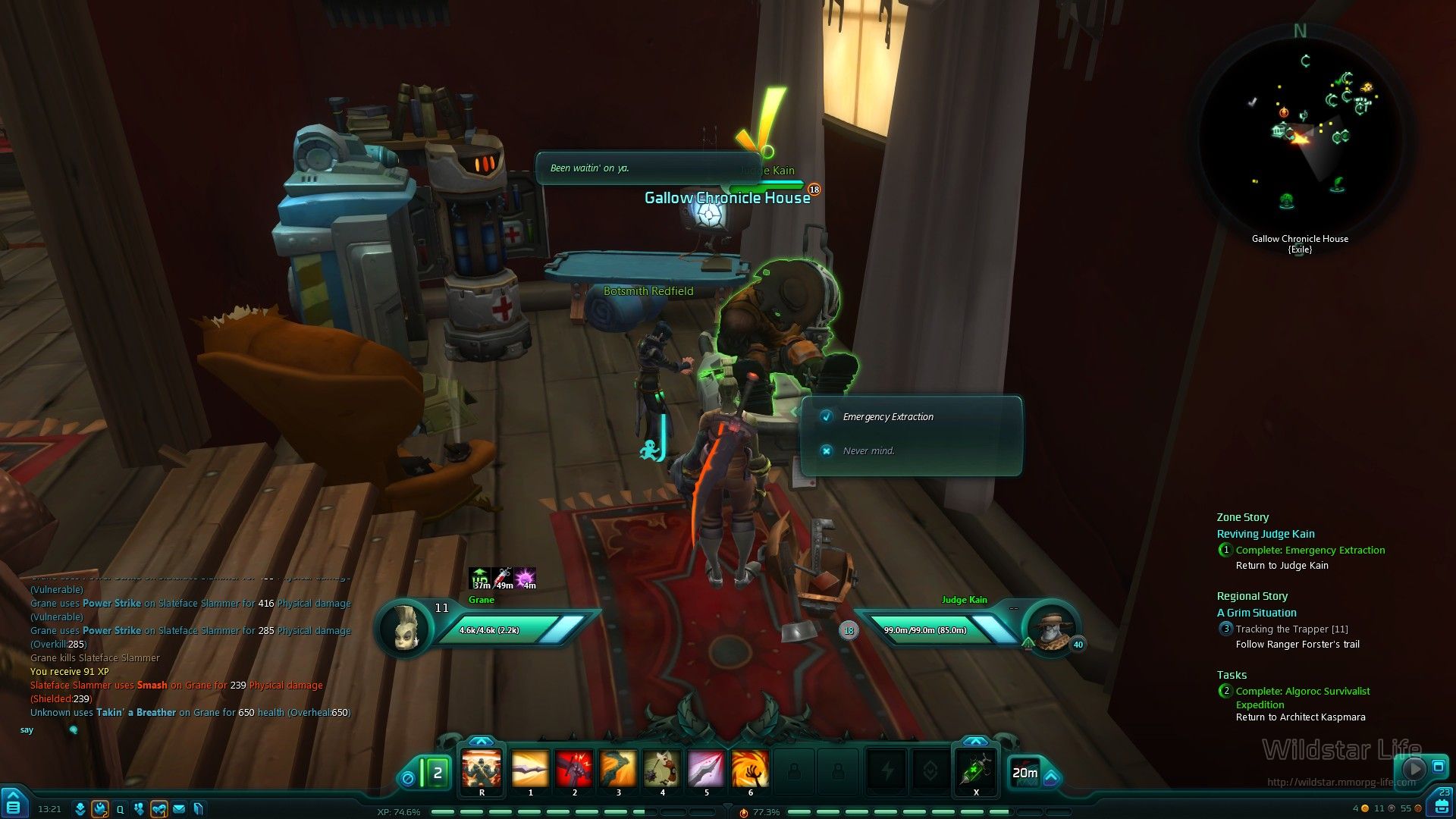
Task: Use the spiked mace ability in slot 4
Action: 662,769
